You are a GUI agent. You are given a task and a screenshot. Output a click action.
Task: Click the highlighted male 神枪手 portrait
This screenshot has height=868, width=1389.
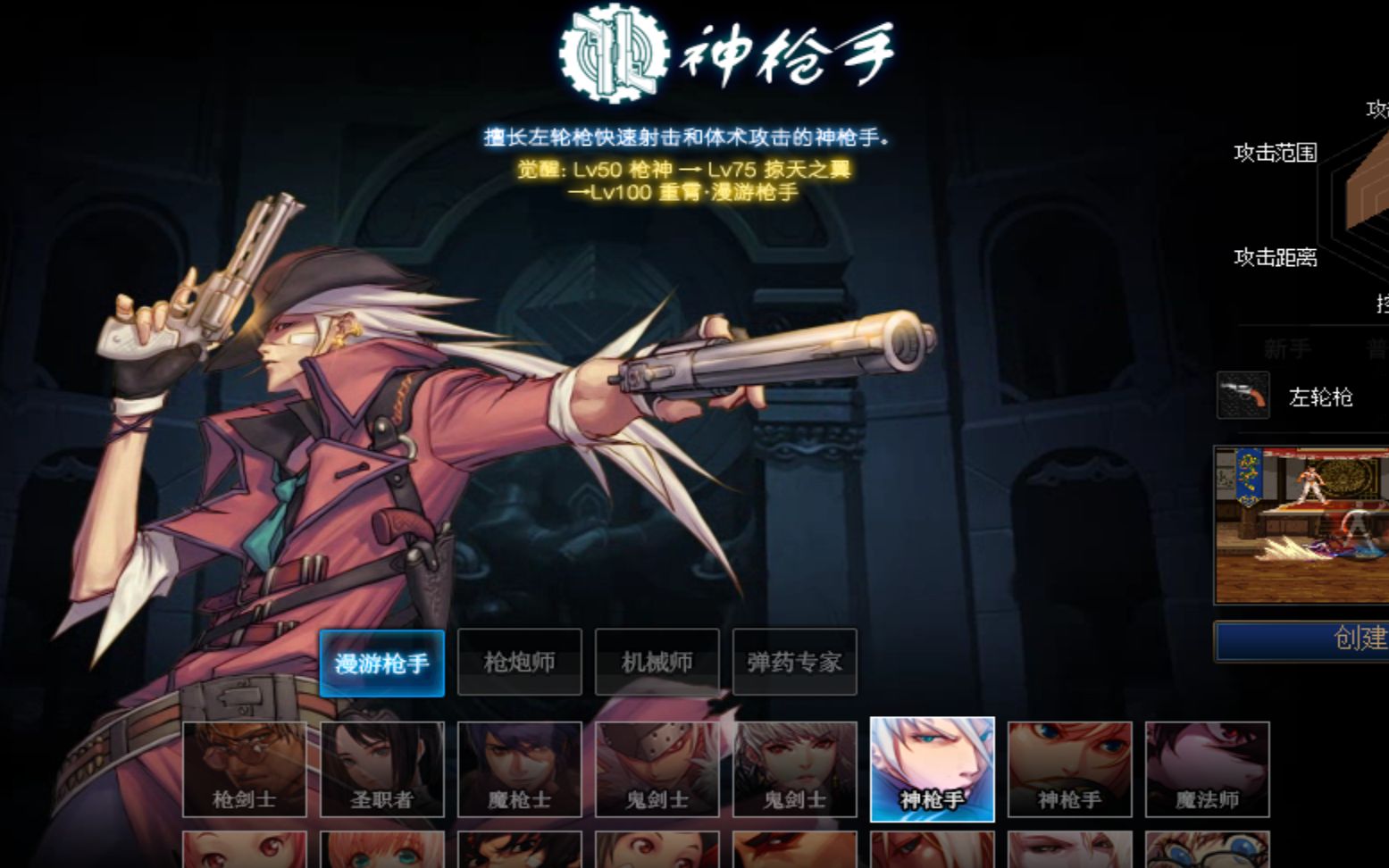pos(933,768)
